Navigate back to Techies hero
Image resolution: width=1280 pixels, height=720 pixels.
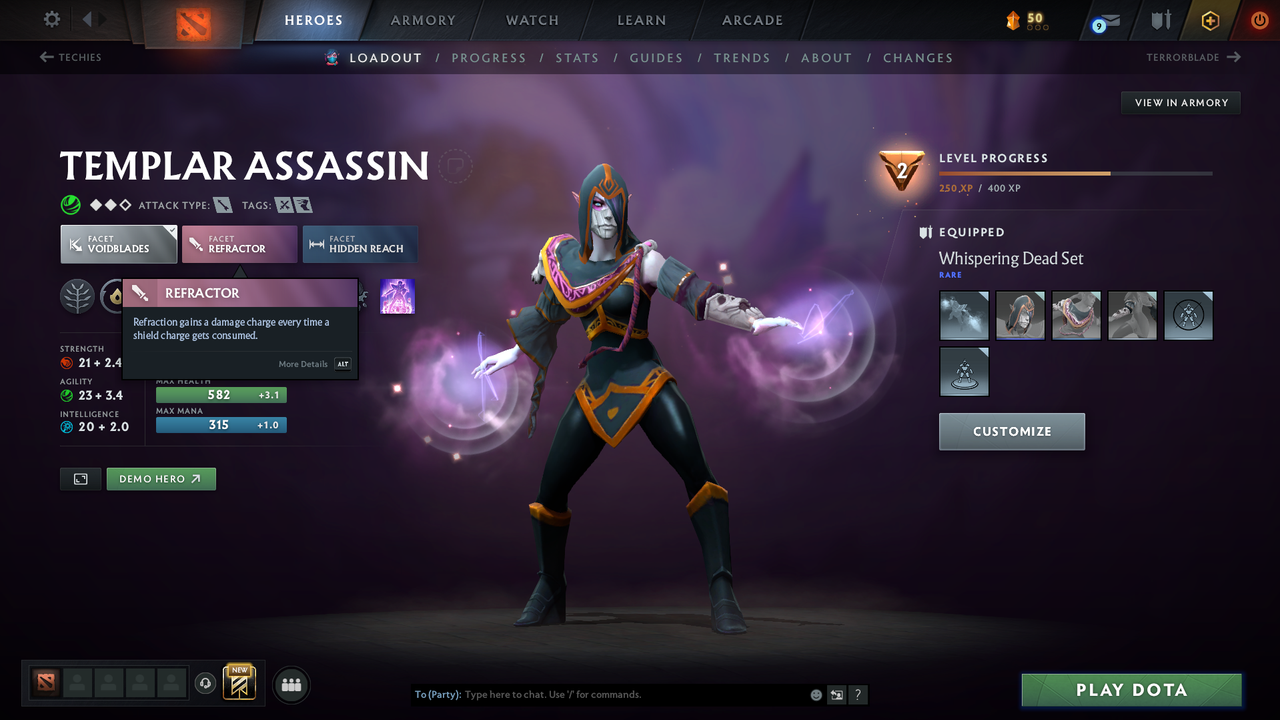[70, 57]
